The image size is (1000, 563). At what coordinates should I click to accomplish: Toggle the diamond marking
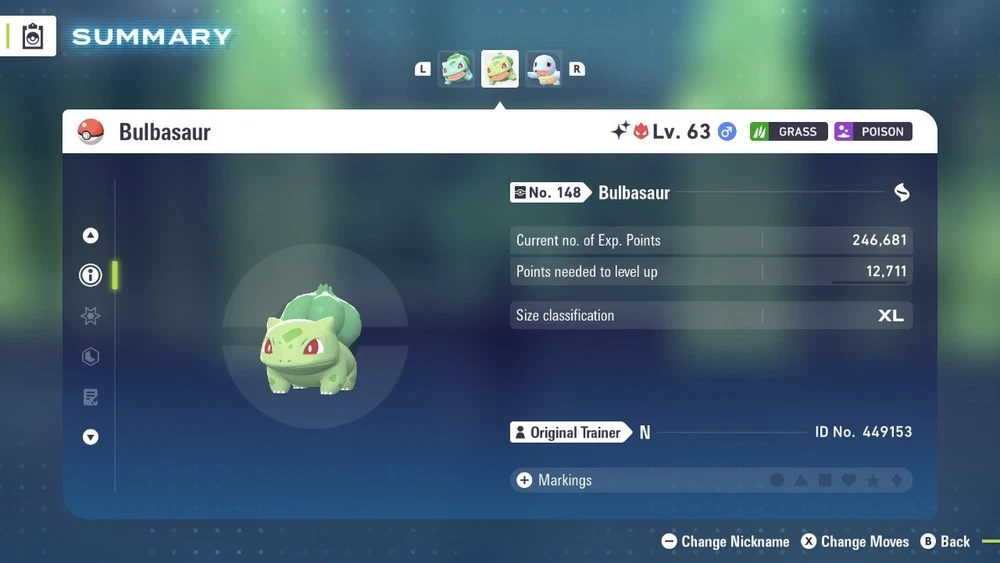coord(896,481)
